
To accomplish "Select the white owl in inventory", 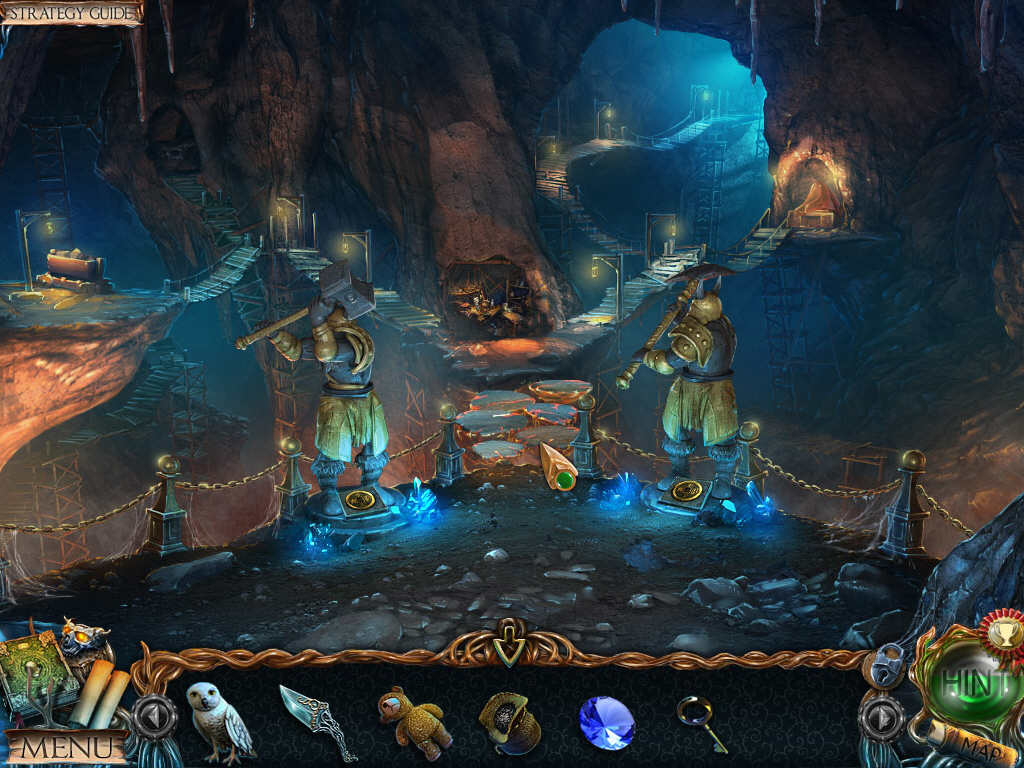I will pos(217,720).
